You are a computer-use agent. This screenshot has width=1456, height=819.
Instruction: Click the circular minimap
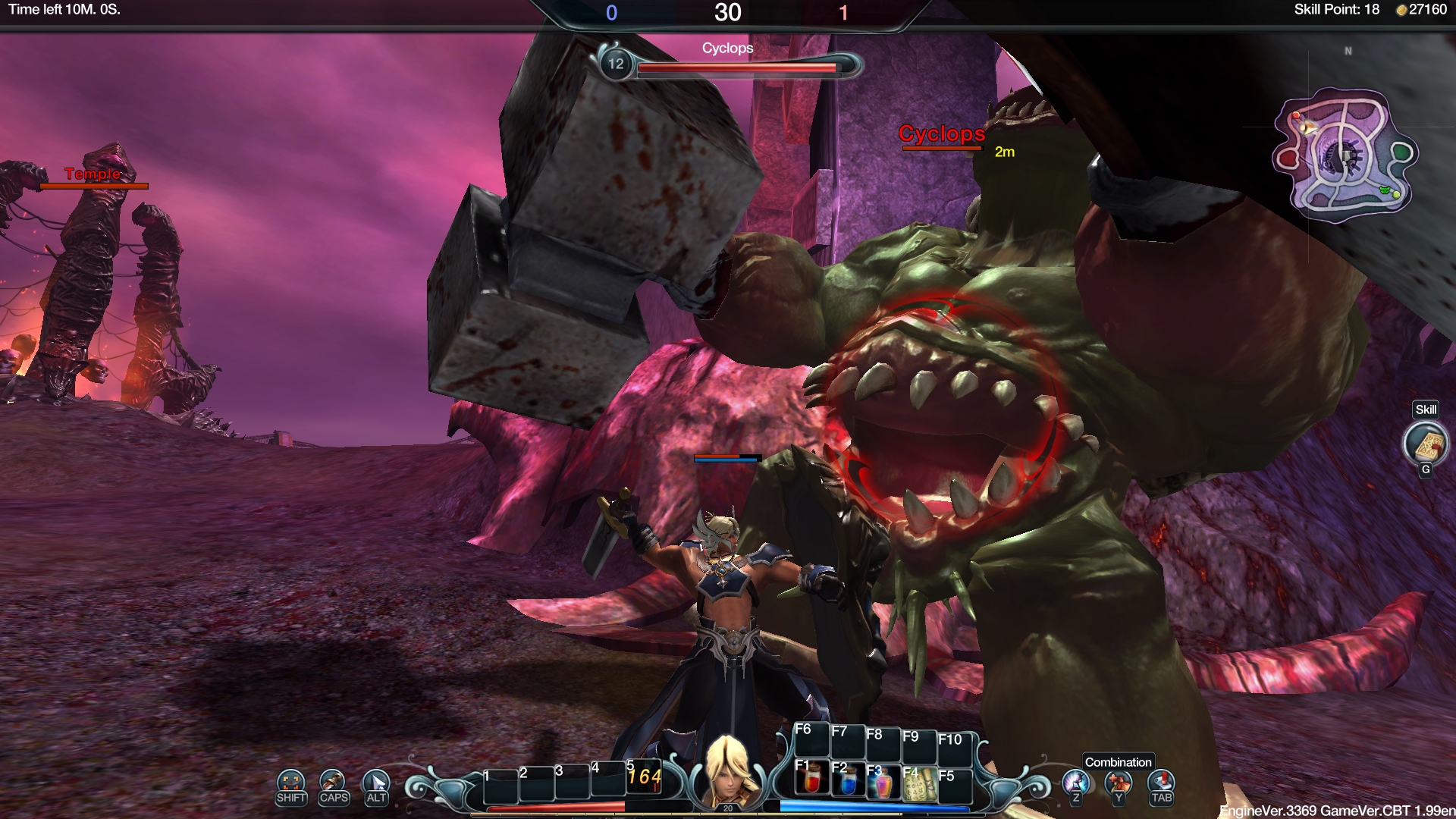[1344, 155]
